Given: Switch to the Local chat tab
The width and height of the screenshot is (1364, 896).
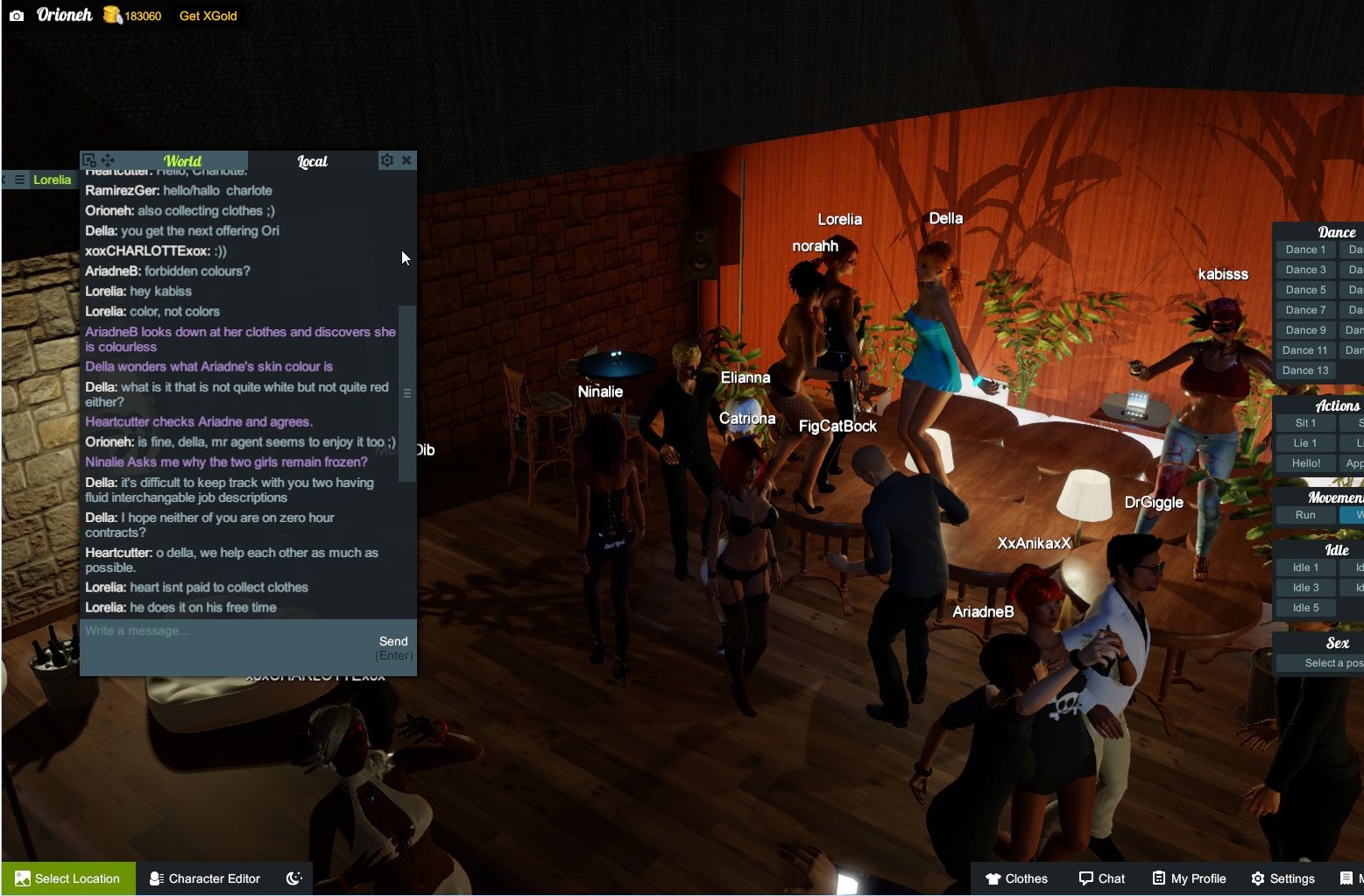Looking at the screenshot, I should (x=313, y=161).
